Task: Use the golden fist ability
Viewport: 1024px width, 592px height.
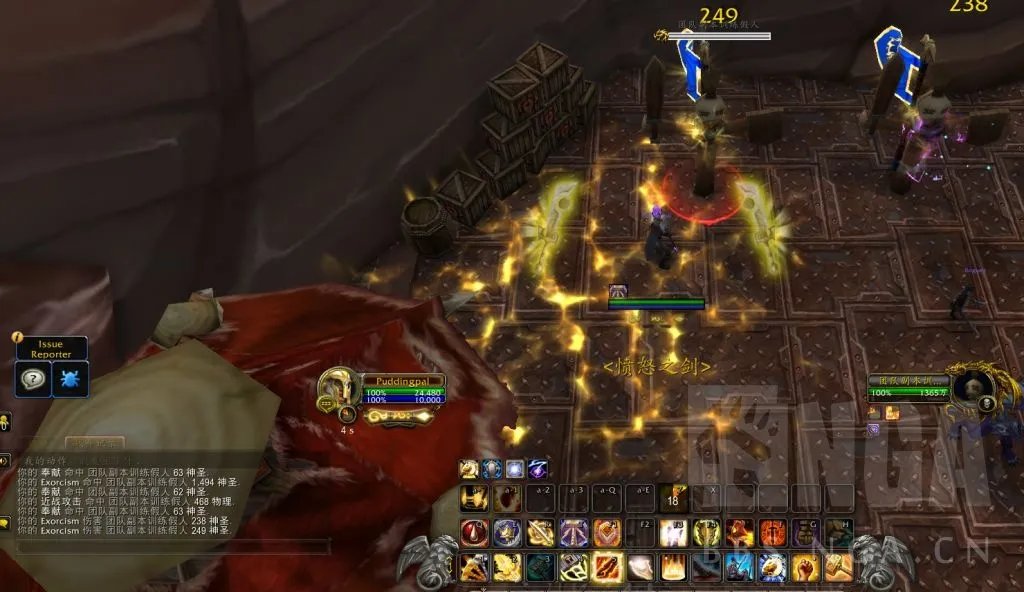Action: coord(805,567)
